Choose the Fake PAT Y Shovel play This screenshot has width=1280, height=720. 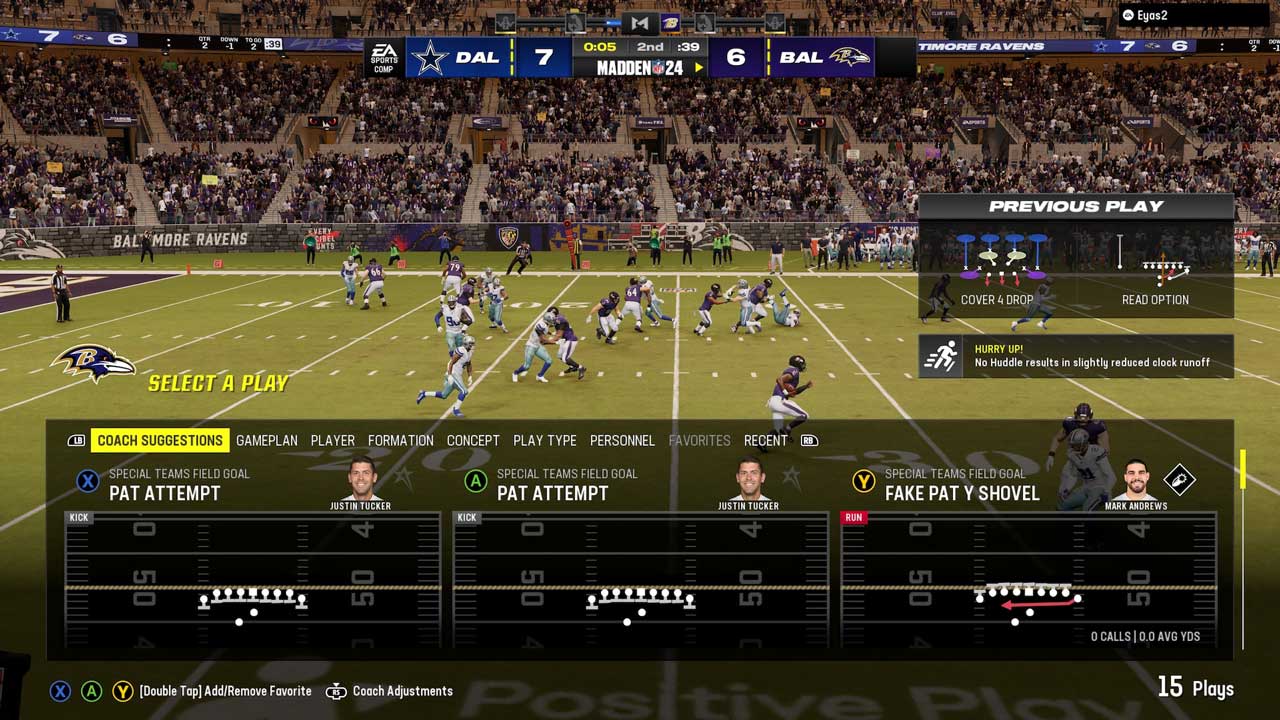(x=1028, y=560)
